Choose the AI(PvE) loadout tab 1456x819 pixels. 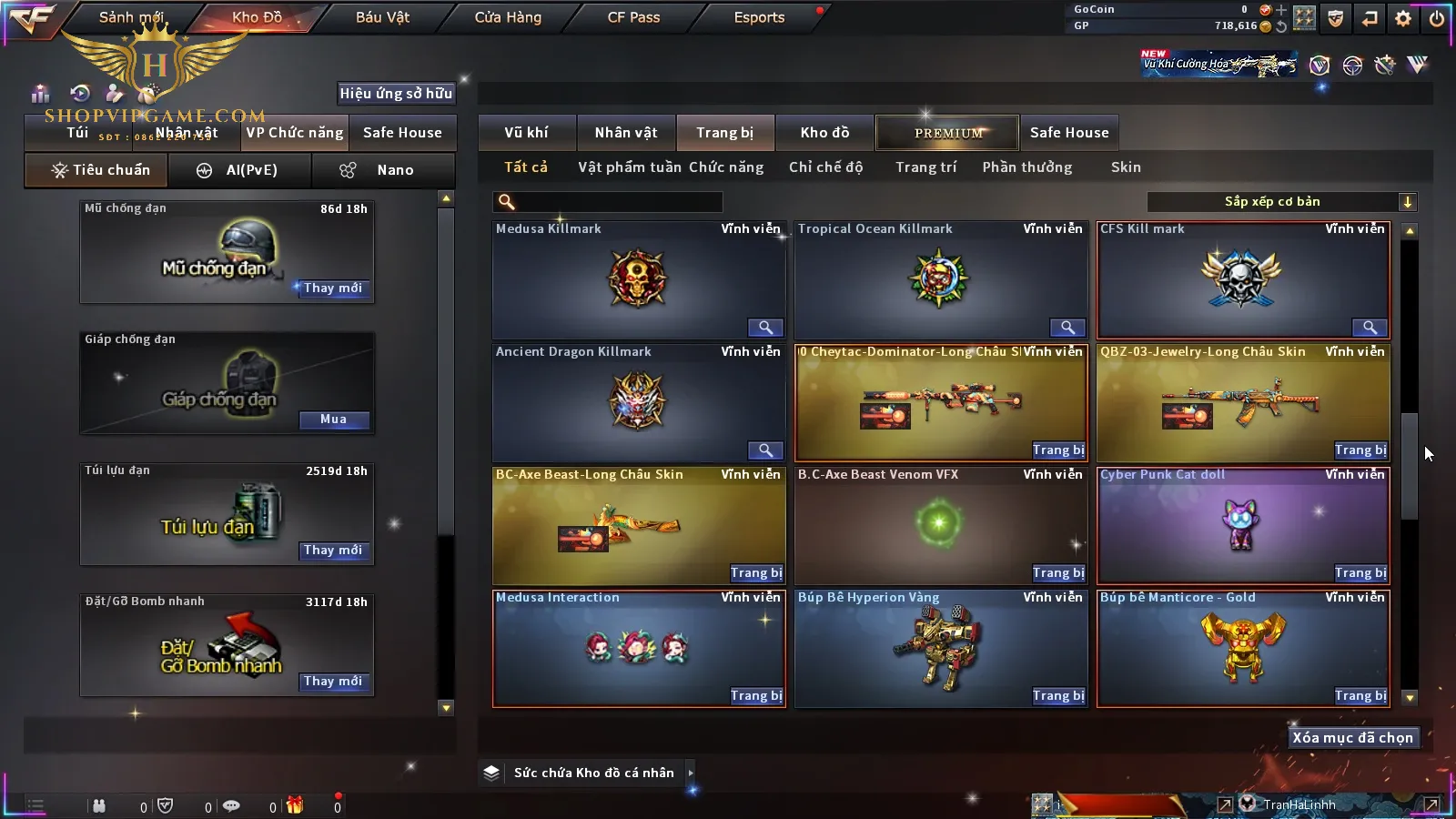click(239, 170)
